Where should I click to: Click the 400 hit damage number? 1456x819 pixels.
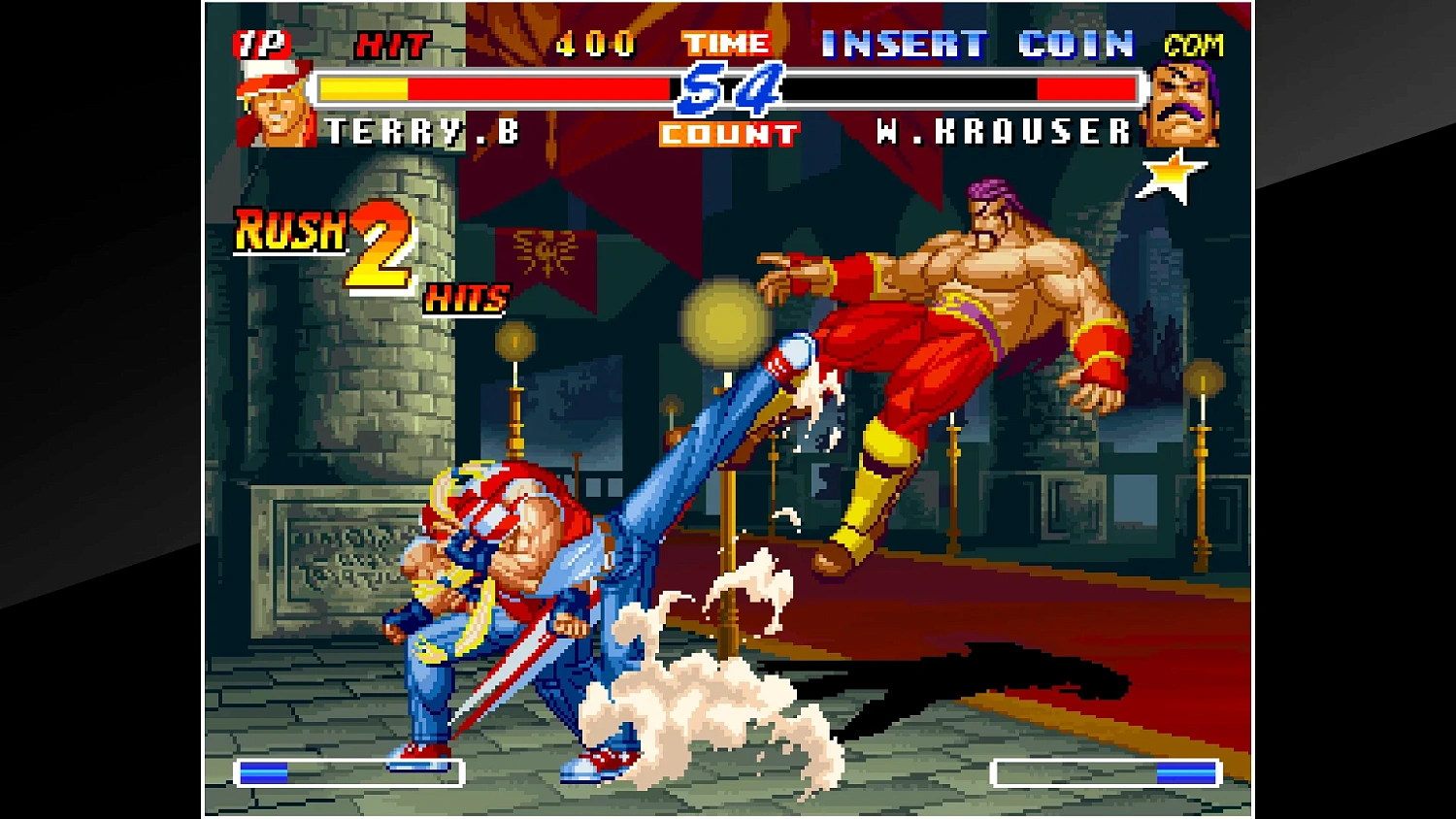click(593, 42)
